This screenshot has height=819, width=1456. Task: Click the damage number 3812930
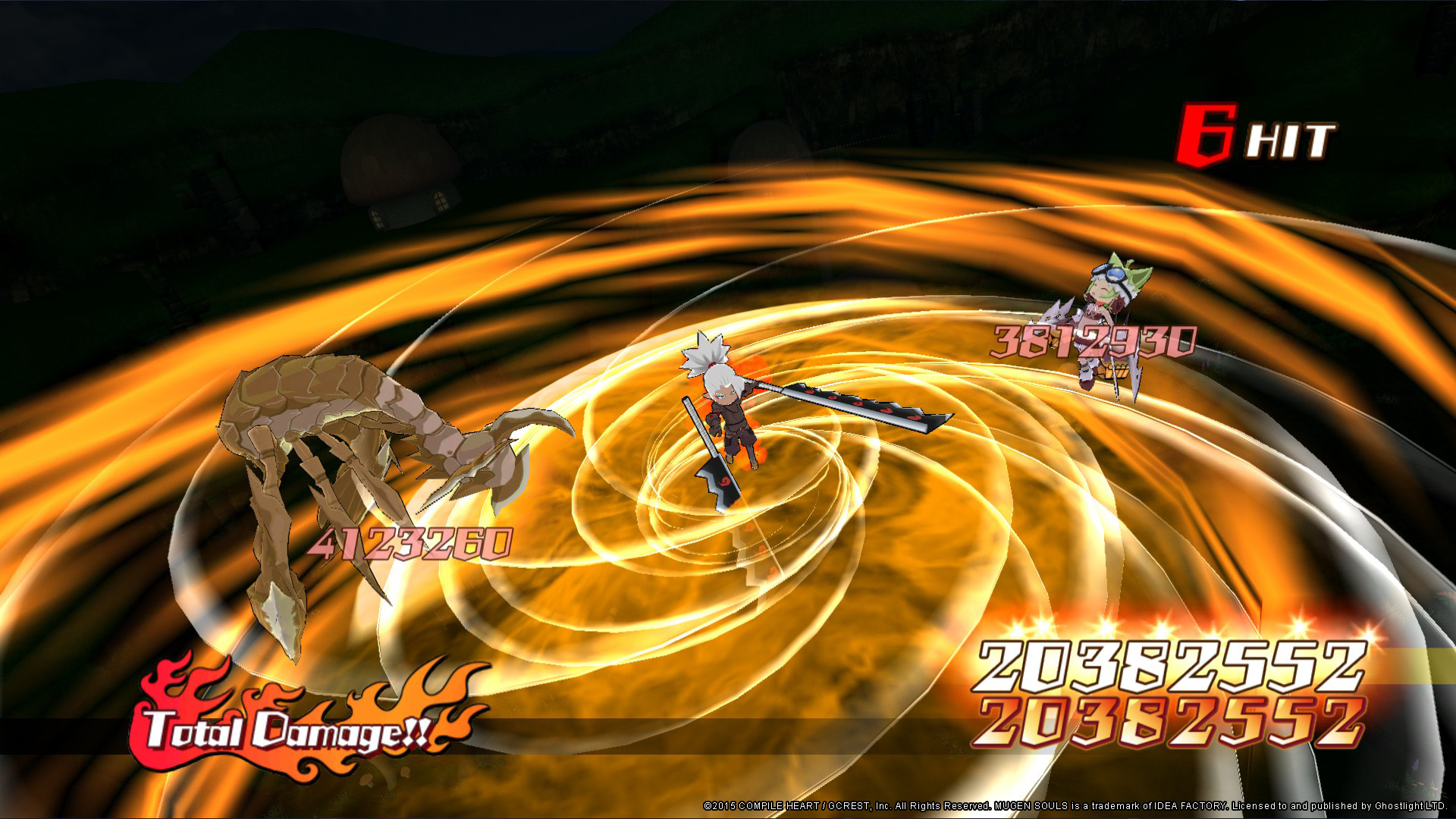pyautogui.click(x=1092, y=341)
